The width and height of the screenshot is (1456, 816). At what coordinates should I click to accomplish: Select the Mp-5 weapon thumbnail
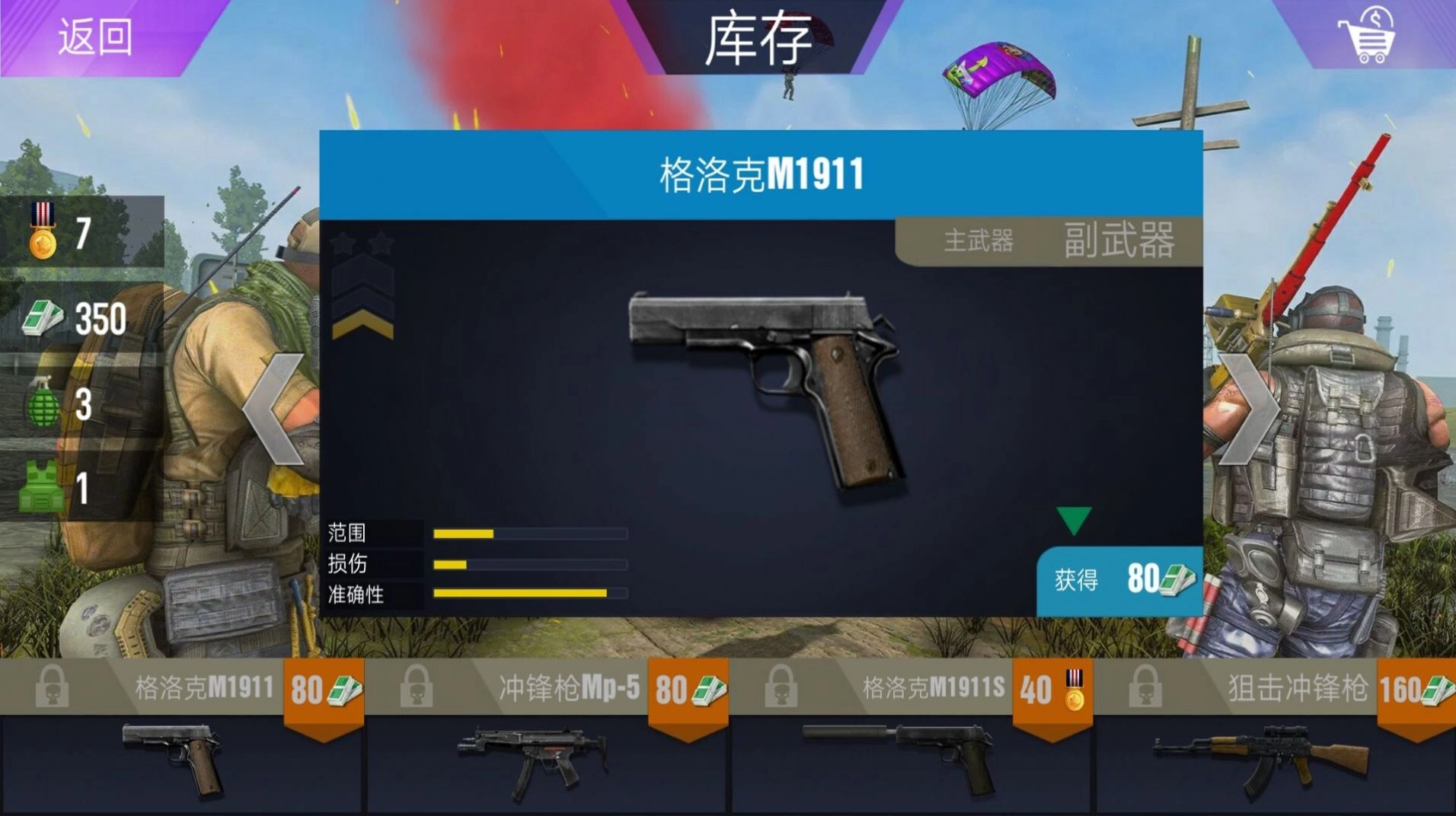[533, 761]
